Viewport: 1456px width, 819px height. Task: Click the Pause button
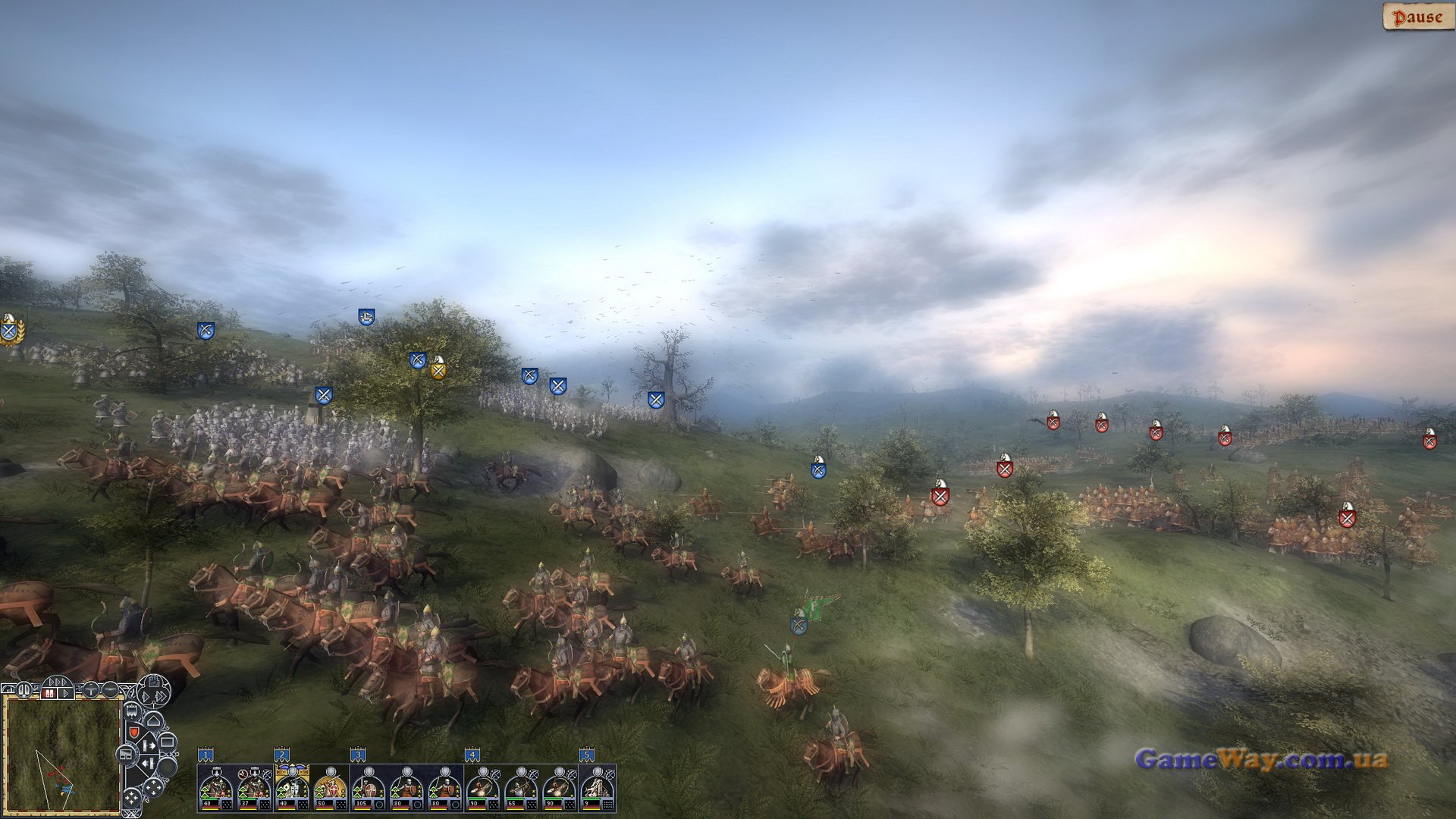1417,17
